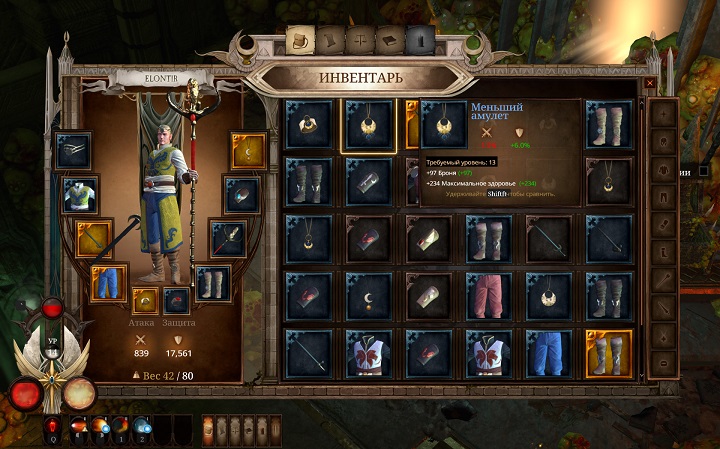Select the equipped blue trousers on character panel
This screenshot has height=449, width=720.
coord(109,282)
